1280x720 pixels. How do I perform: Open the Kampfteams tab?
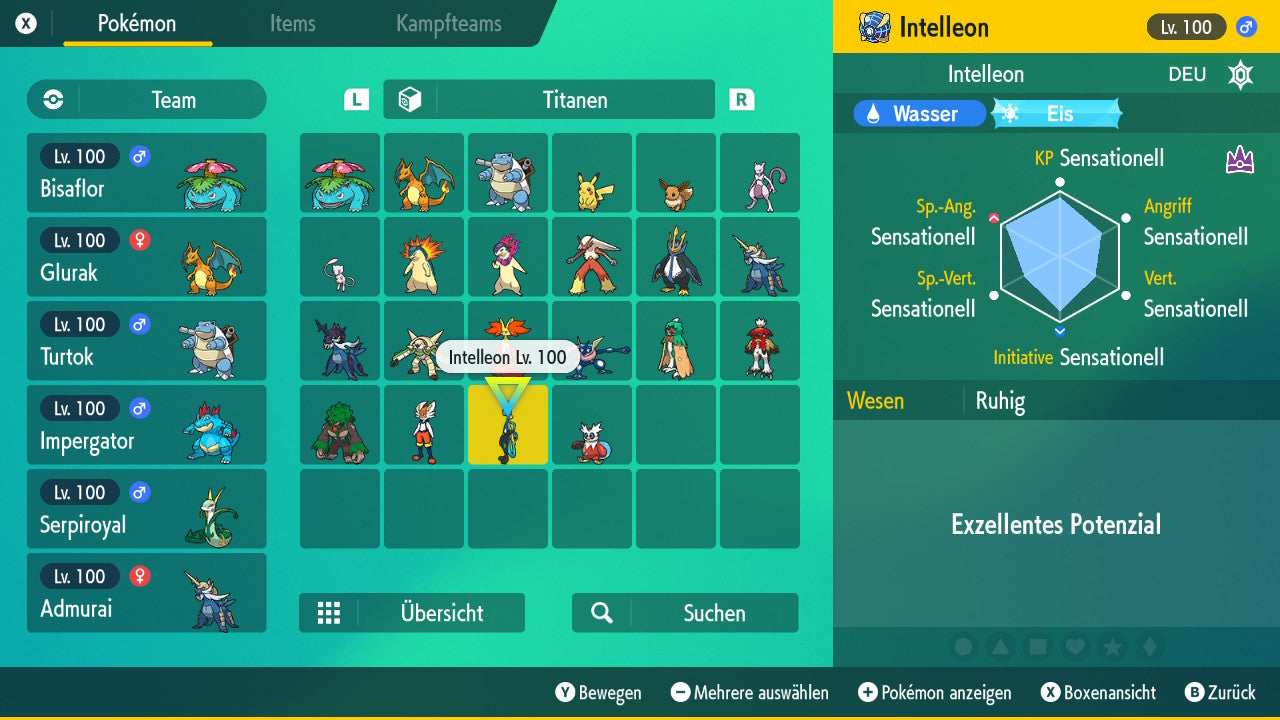pos(447,24)
